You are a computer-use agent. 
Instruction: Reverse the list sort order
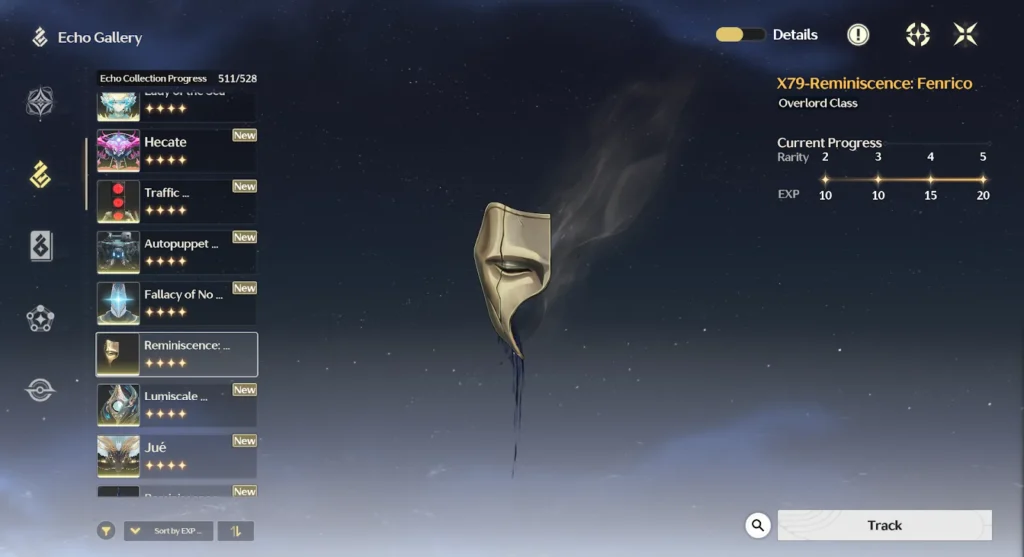[x=236, y=531]
